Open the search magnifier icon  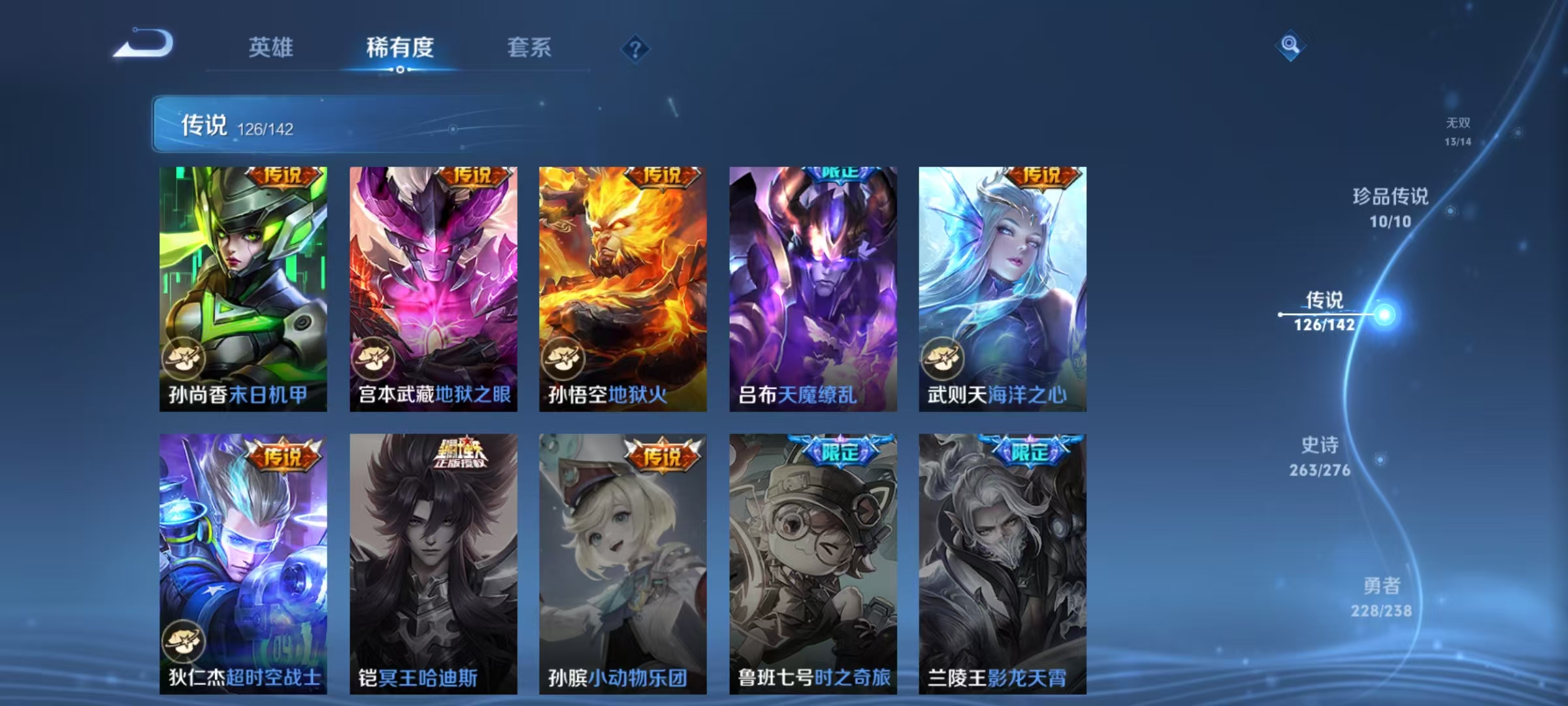(x=1291, y=47)
